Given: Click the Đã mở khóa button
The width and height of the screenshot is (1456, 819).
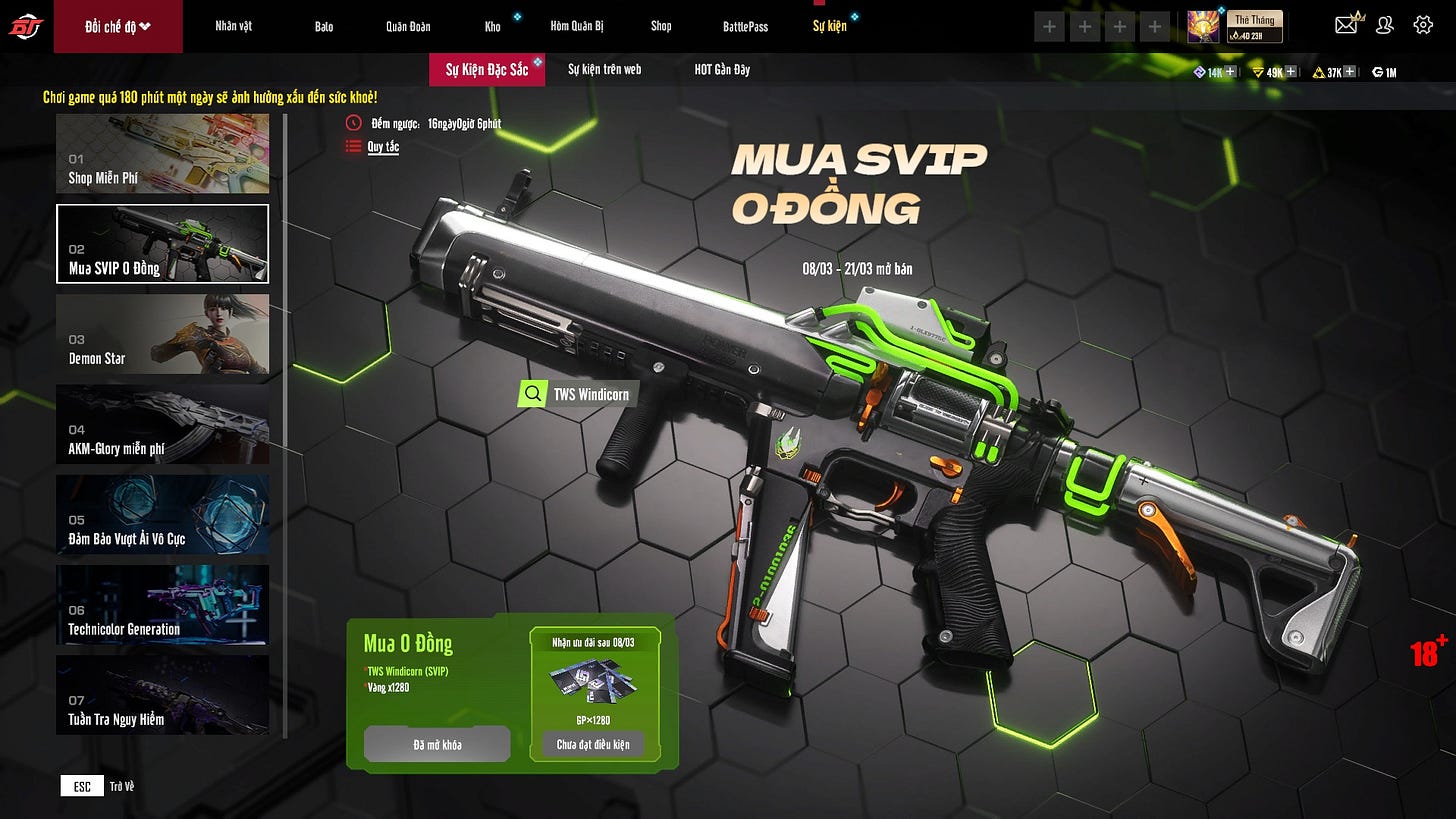Looking at the screenshot, I should pos(437,744).
